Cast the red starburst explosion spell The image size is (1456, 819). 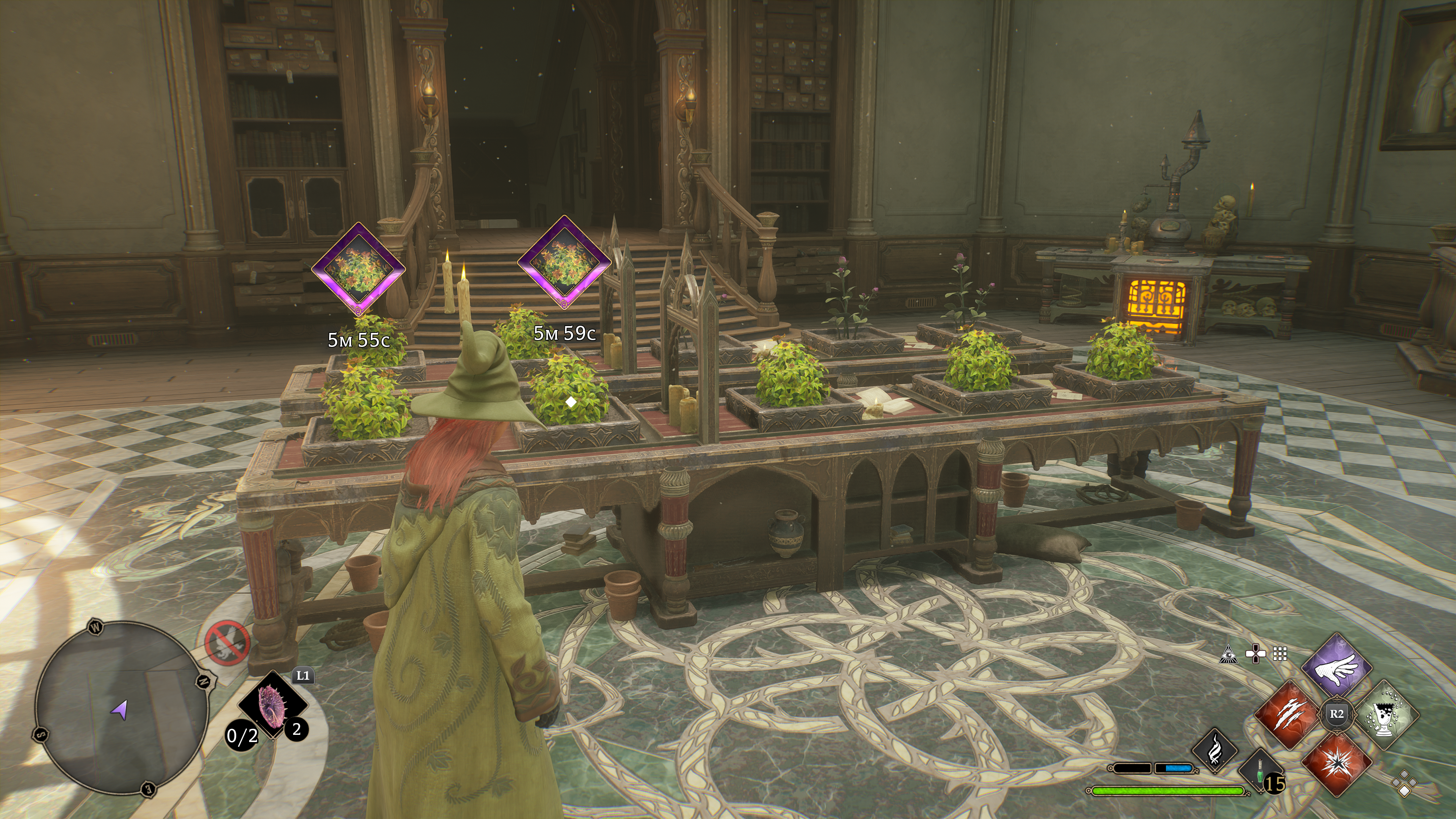pyautogui.click(x=1337, y=761)
